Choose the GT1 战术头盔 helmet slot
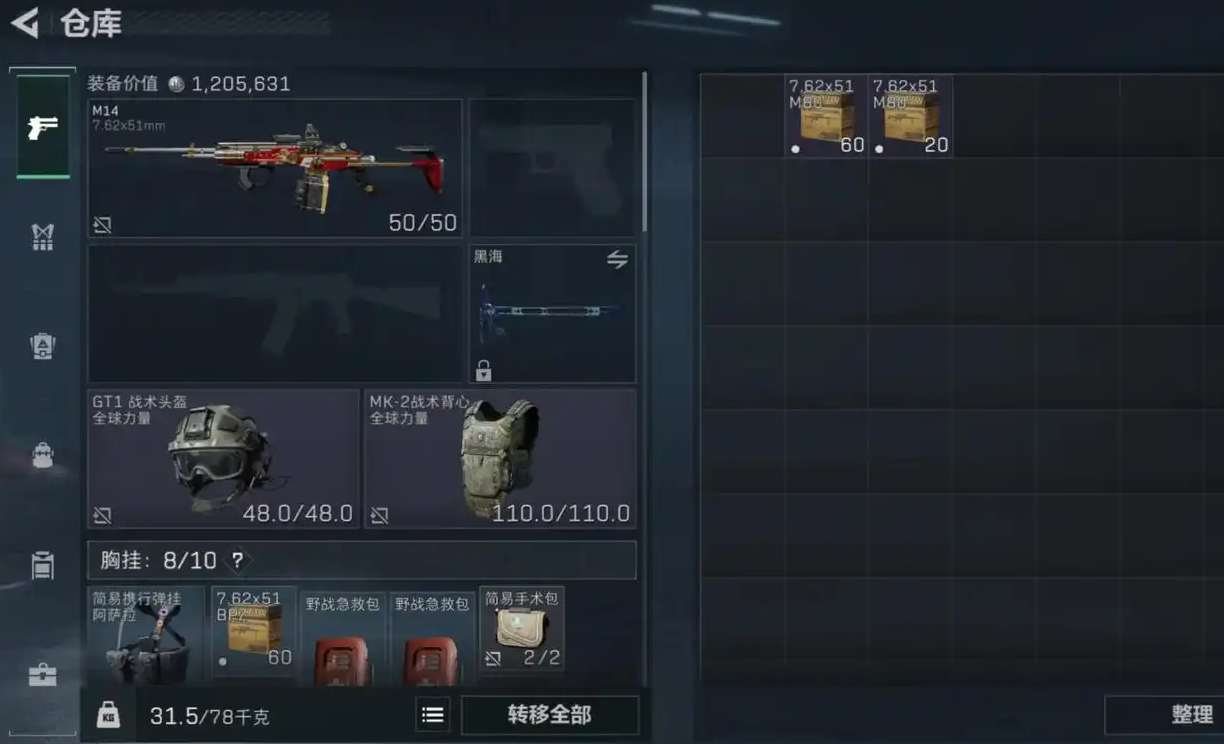The image size is (1224, 744). tap(223, 458)
